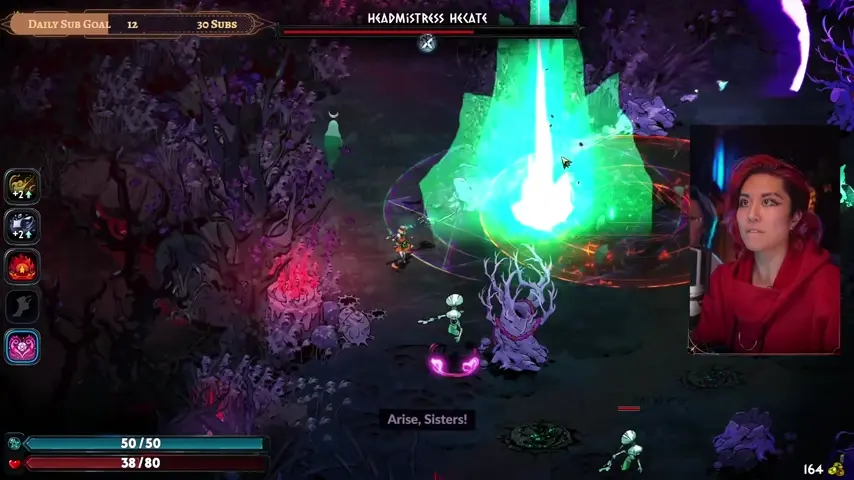Click the crossed-swords icon under Hecate's name

tap(427, 42)
